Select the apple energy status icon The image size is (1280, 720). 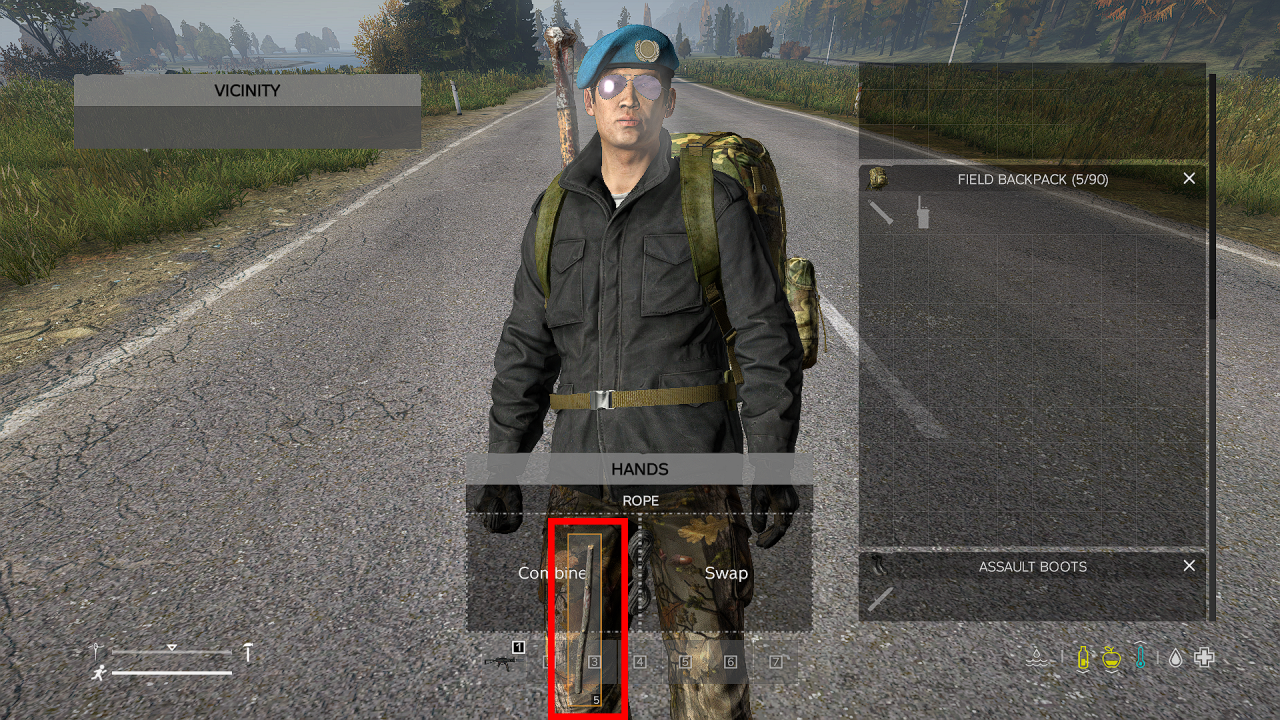(1112, 658)
